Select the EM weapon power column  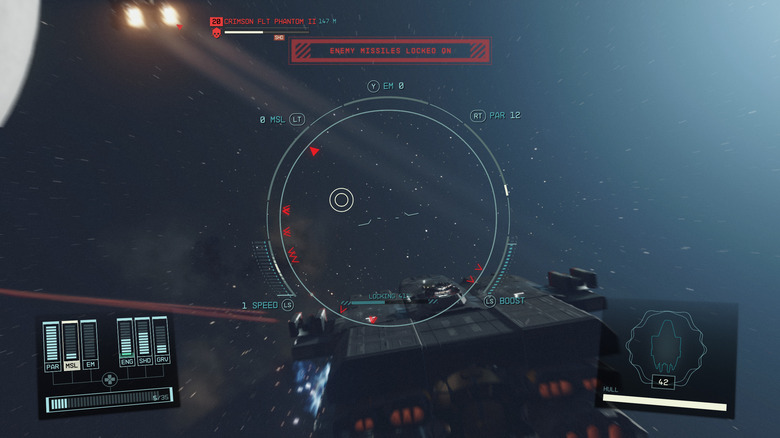[x=89, y=343]
